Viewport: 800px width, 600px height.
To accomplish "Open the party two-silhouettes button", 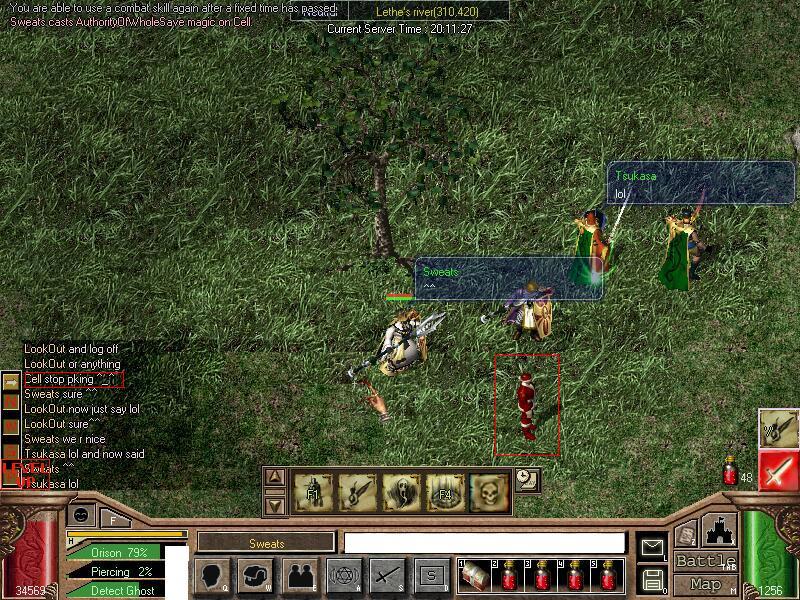I will 299,576.
